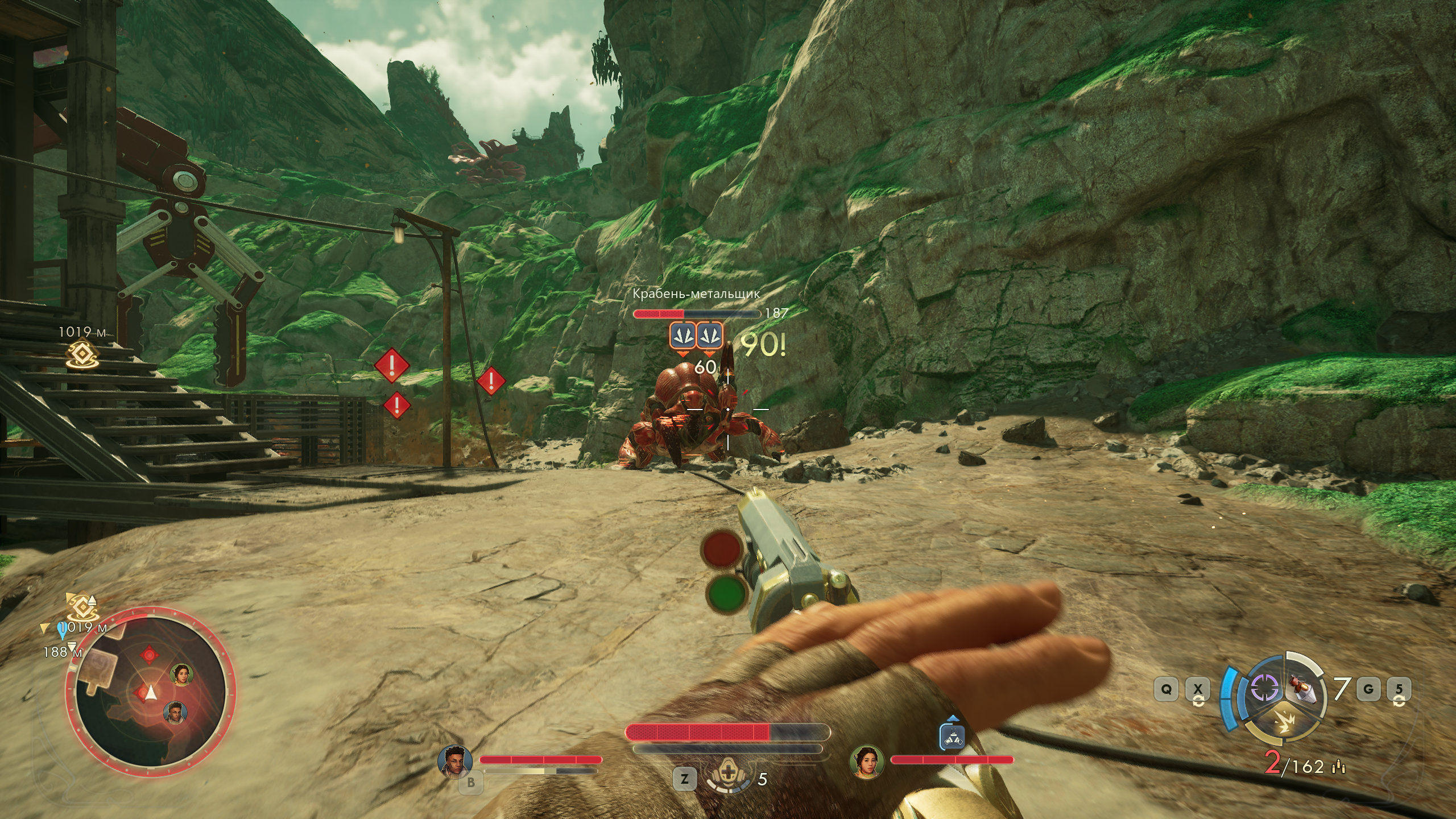Activate the golden burst ability wedge
The image size is (1456, 819).
pyautogui.click(x=1287, y=723)
